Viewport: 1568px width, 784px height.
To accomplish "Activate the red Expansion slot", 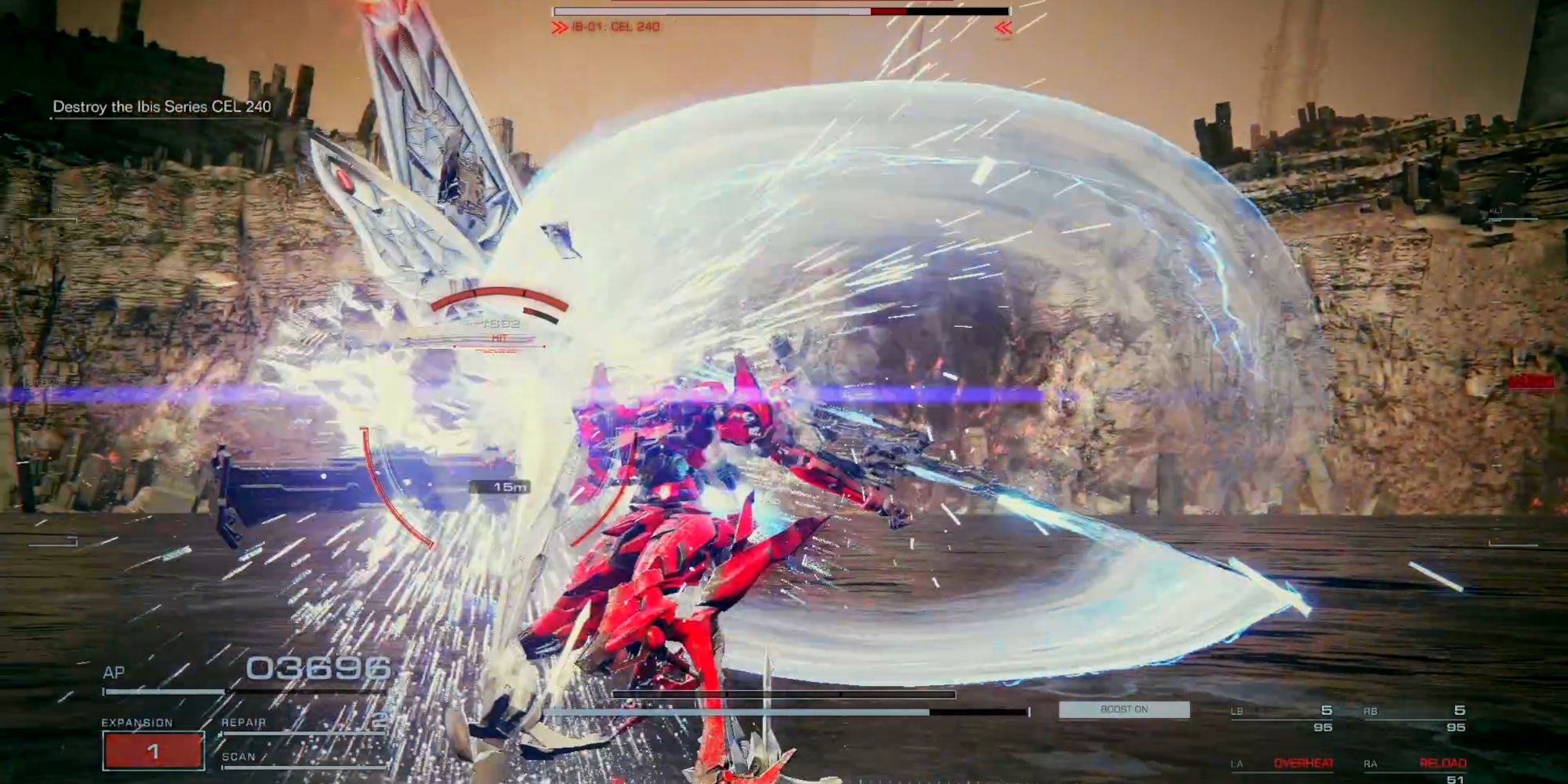I will pyautogui.click(x=153, y=750).
